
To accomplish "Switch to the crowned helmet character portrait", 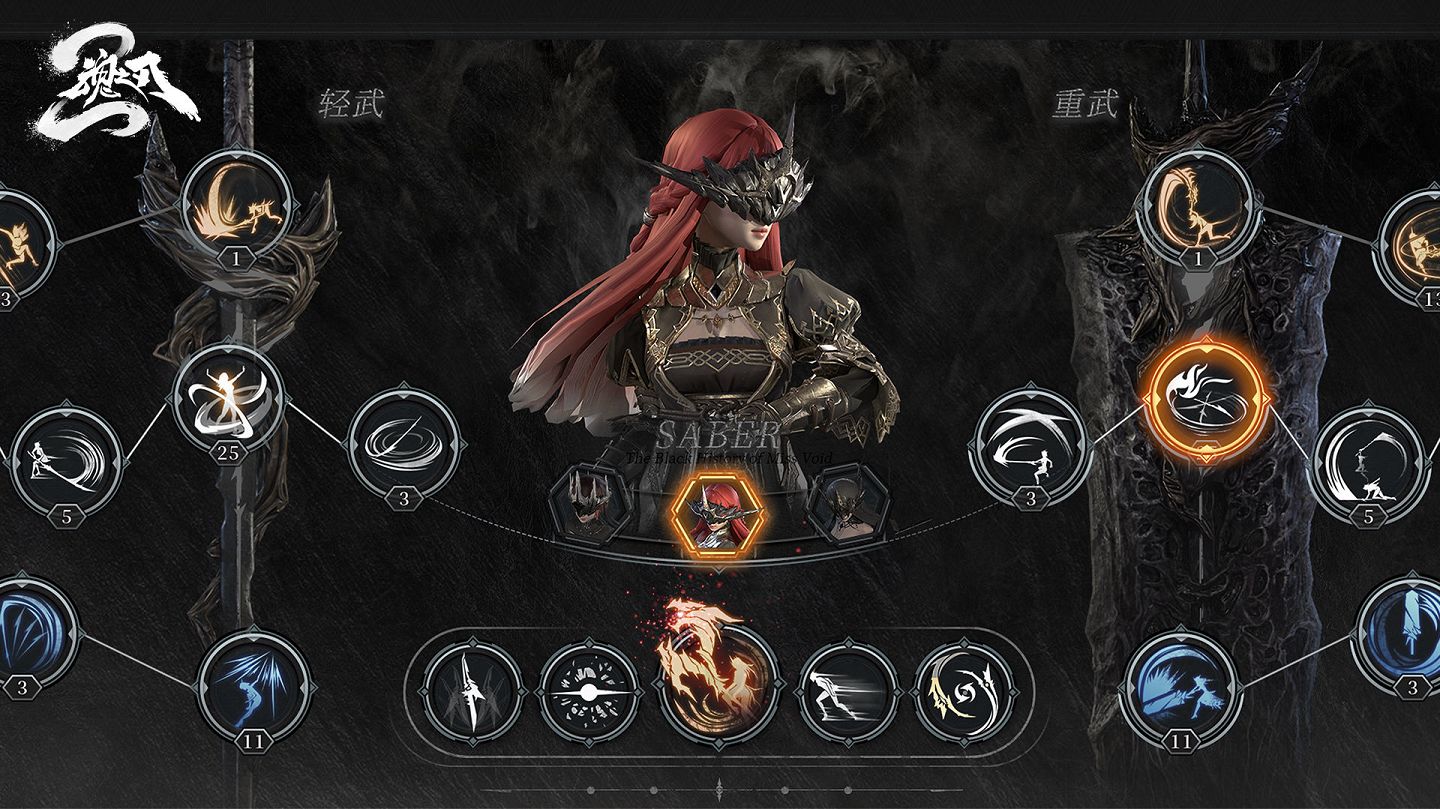I will tap(590, 505).
